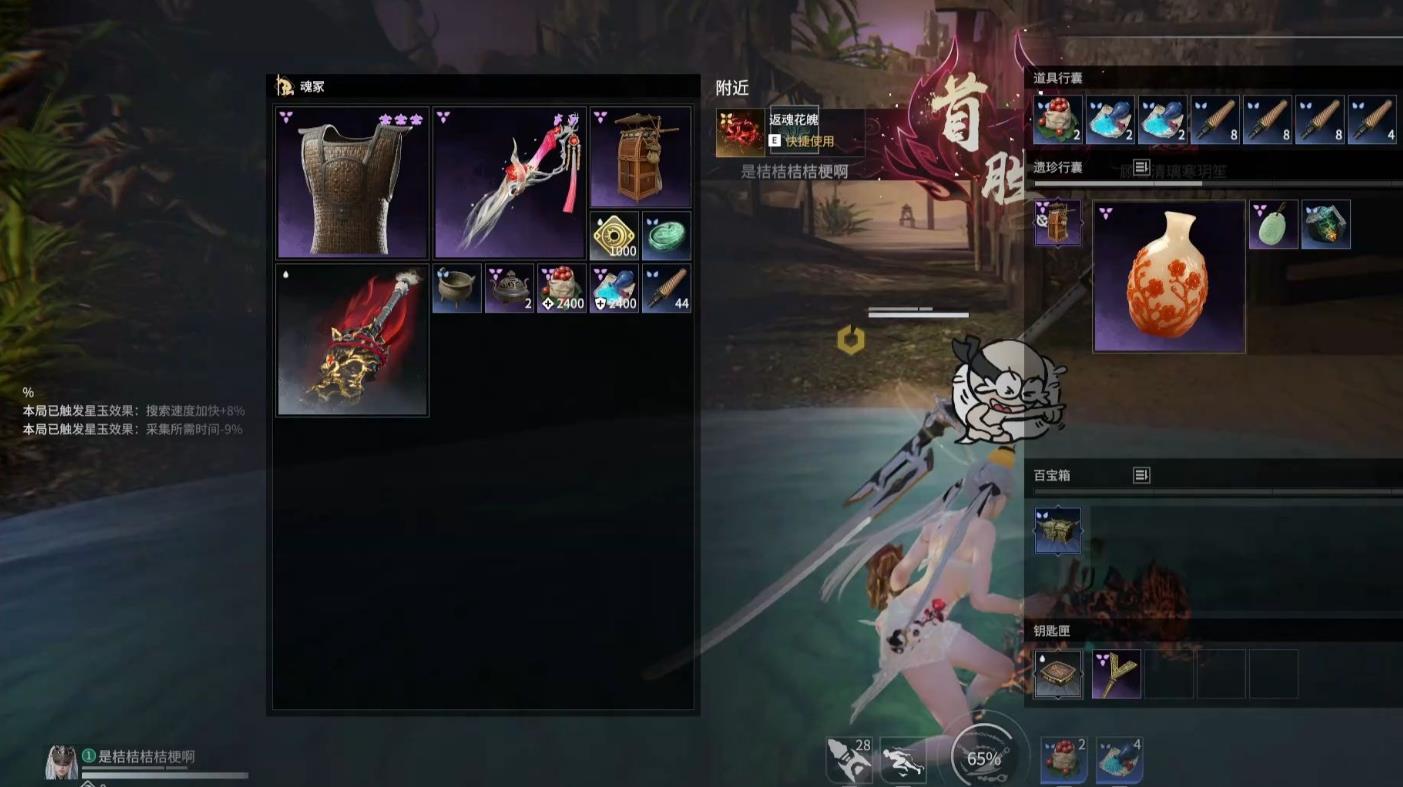1403x787 pixels.
Task: Select the arrow stack with count 4 in 道具行囊
Action: click(1372, 120)
